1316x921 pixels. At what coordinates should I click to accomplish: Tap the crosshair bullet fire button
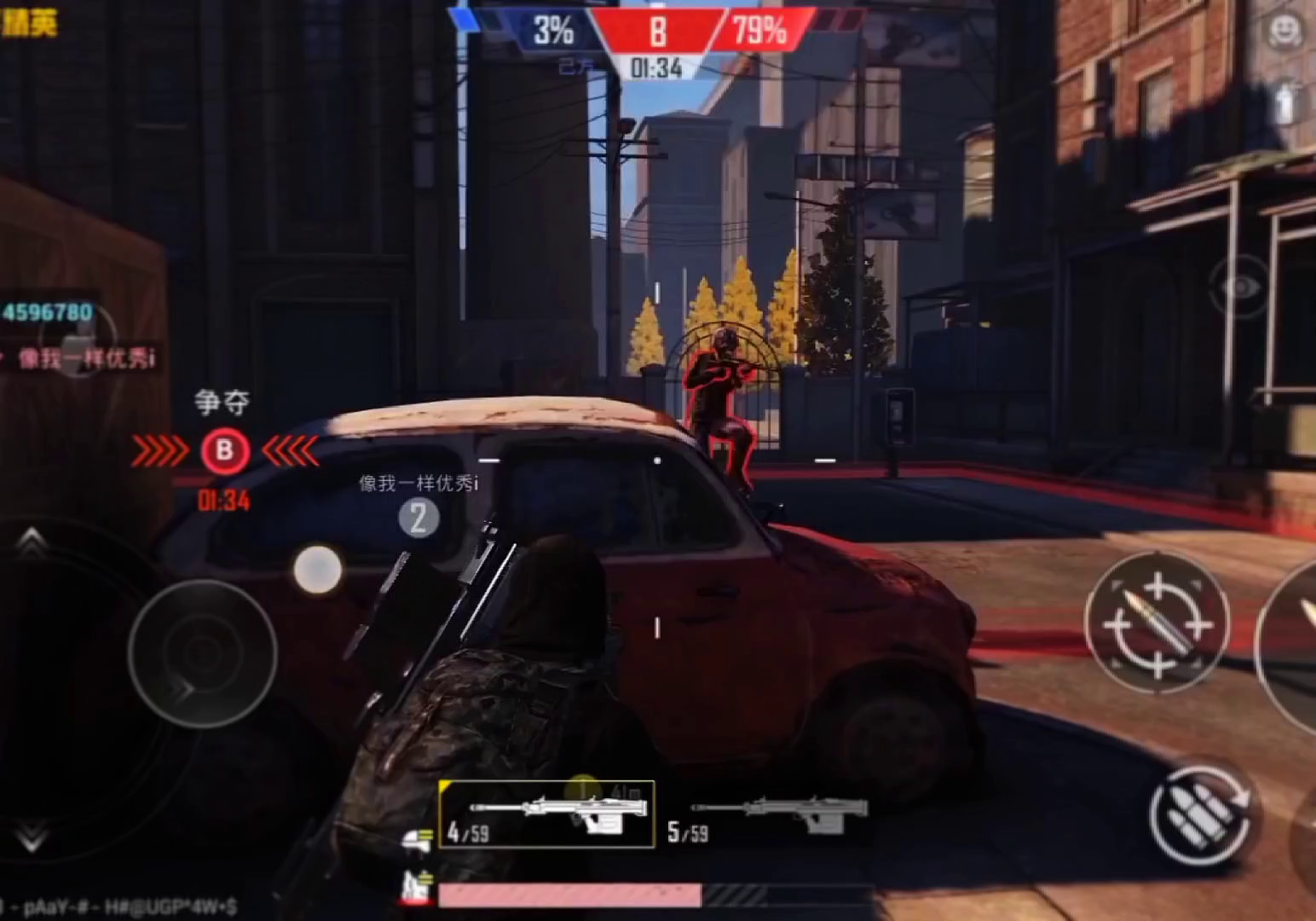pos(1157,623)
